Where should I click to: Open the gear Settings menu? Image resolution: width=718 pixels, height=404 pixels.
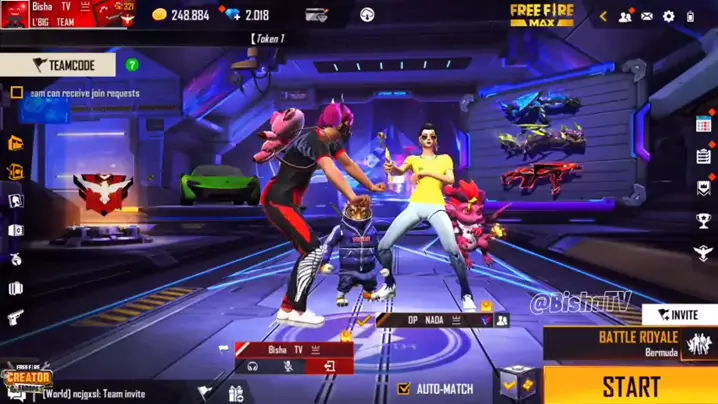point(669,16)
